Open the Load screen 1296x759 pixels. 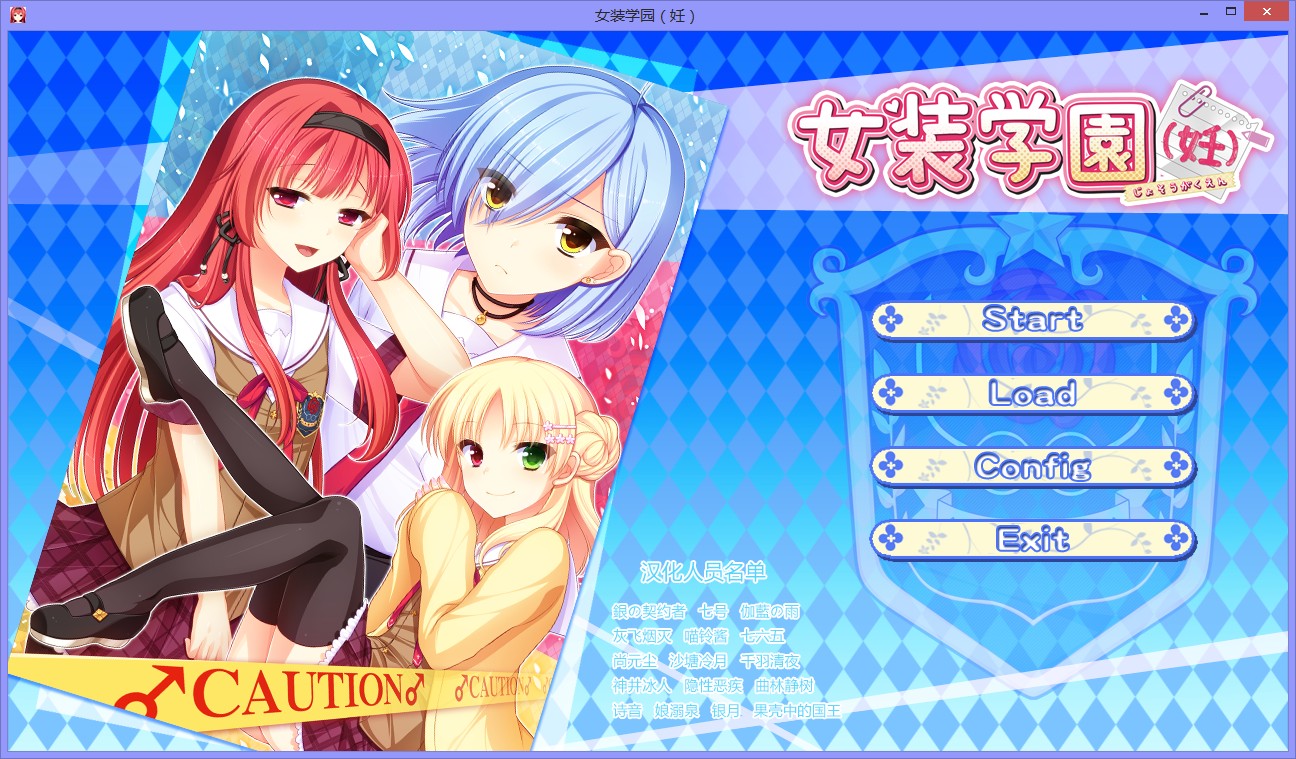tap(1034, 393)
